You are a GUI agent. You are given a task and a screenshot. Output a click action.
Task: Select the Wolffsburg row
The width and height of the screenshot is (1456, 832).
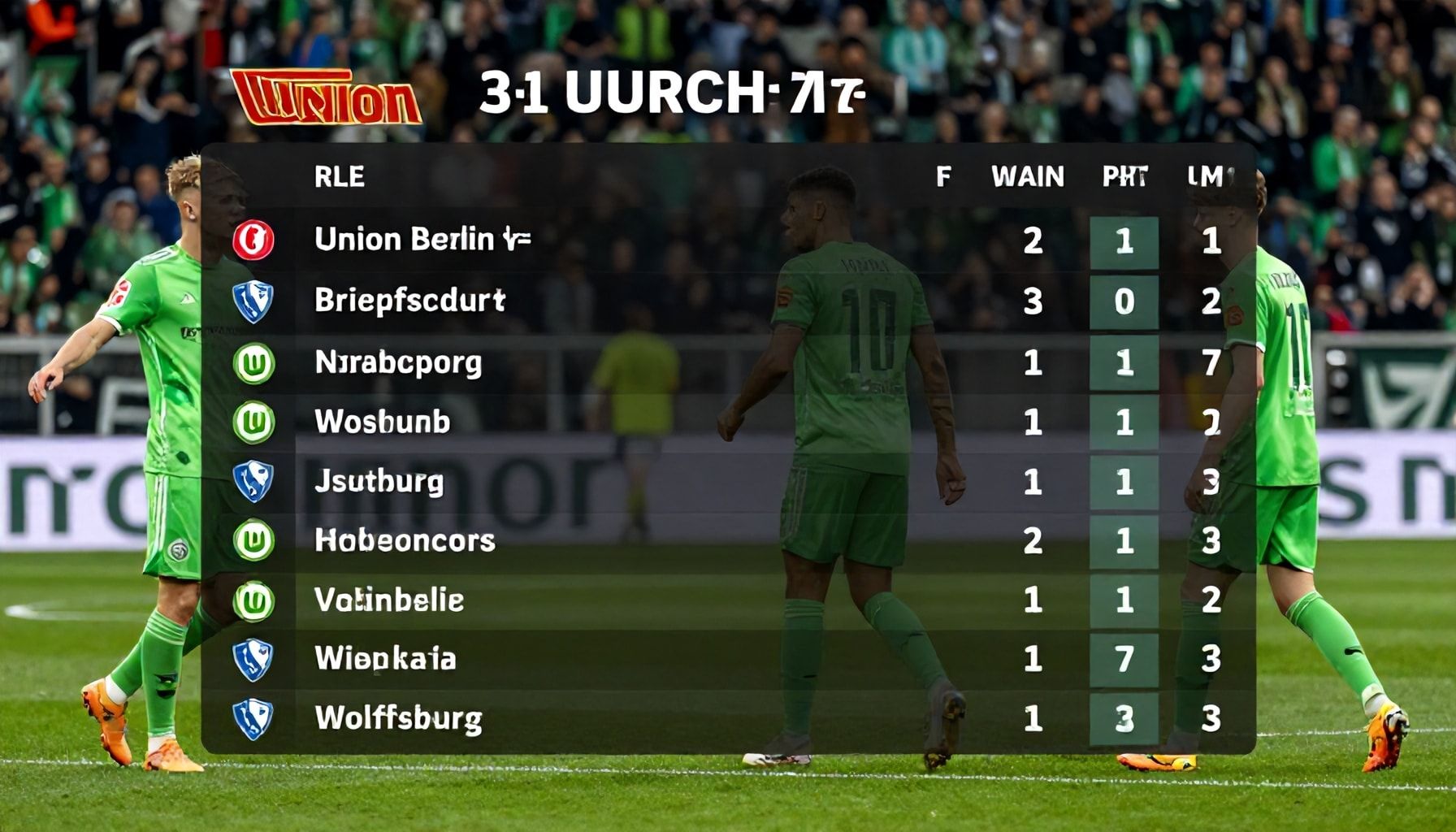point(398,718)
